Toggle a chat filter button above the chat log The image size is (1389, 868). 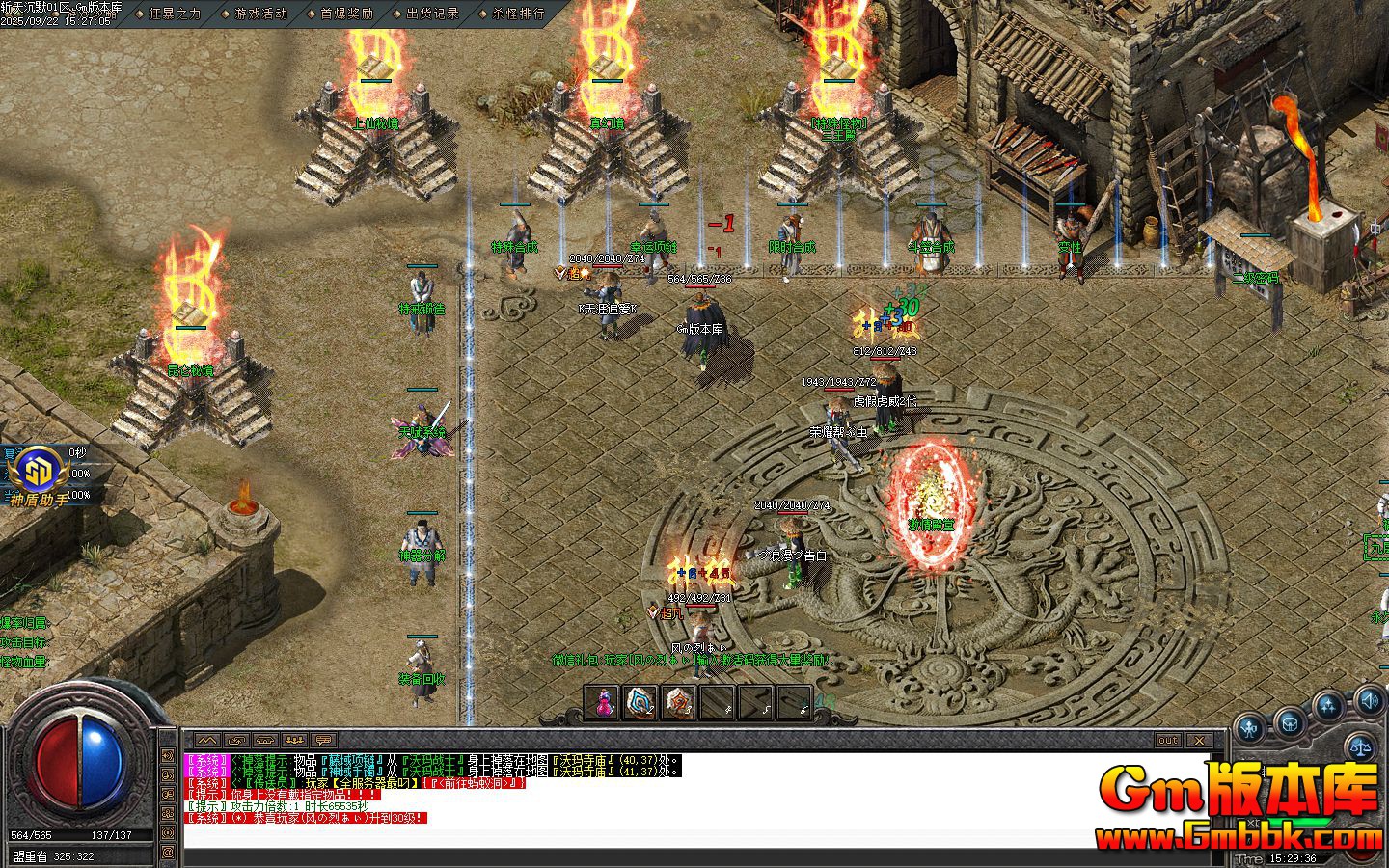(x=205, y=740)
